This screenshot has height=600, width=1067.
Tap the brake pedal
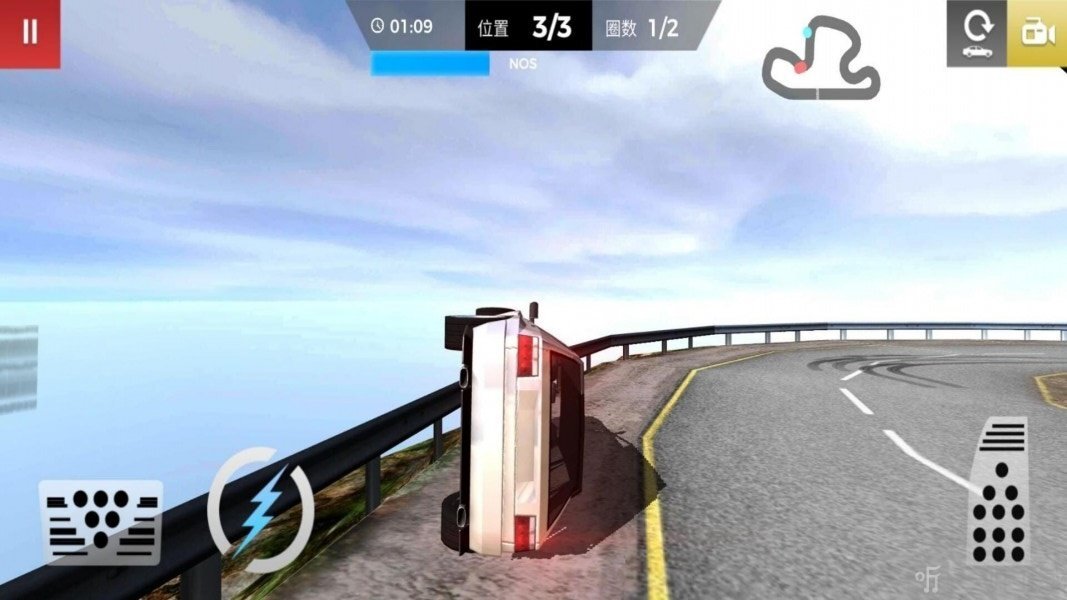coord(101,522)
